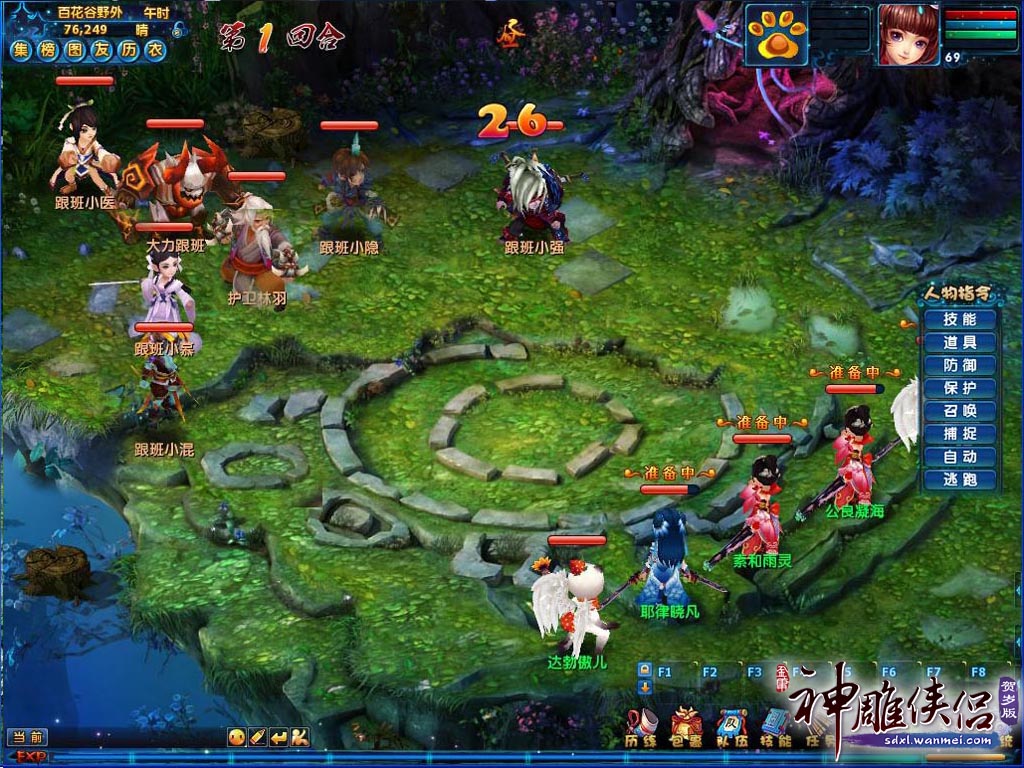The image size is (1024, 768).
Task: Click the pet paw portrait
Action: pos(775,36)
